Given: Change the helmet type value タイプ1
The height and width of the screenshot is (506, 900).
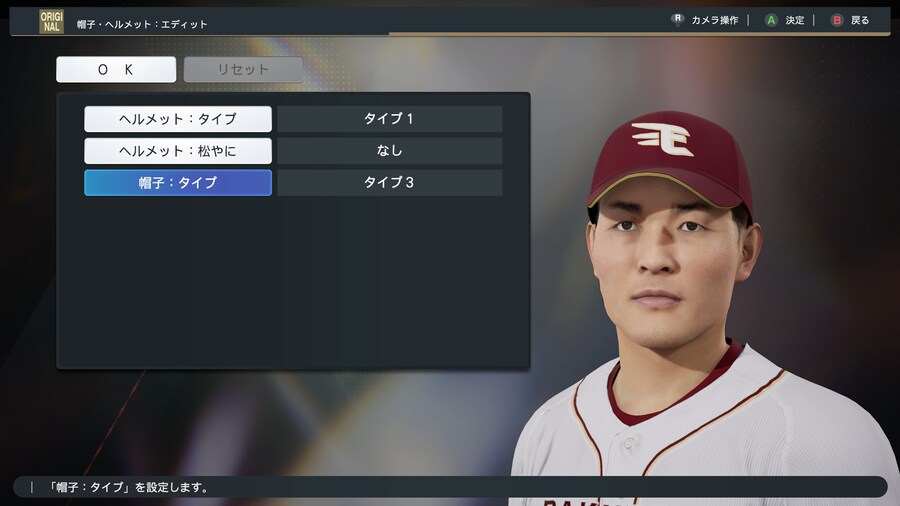Looking at the screenshot, I should pyautogui.click(x=389, y=119).
